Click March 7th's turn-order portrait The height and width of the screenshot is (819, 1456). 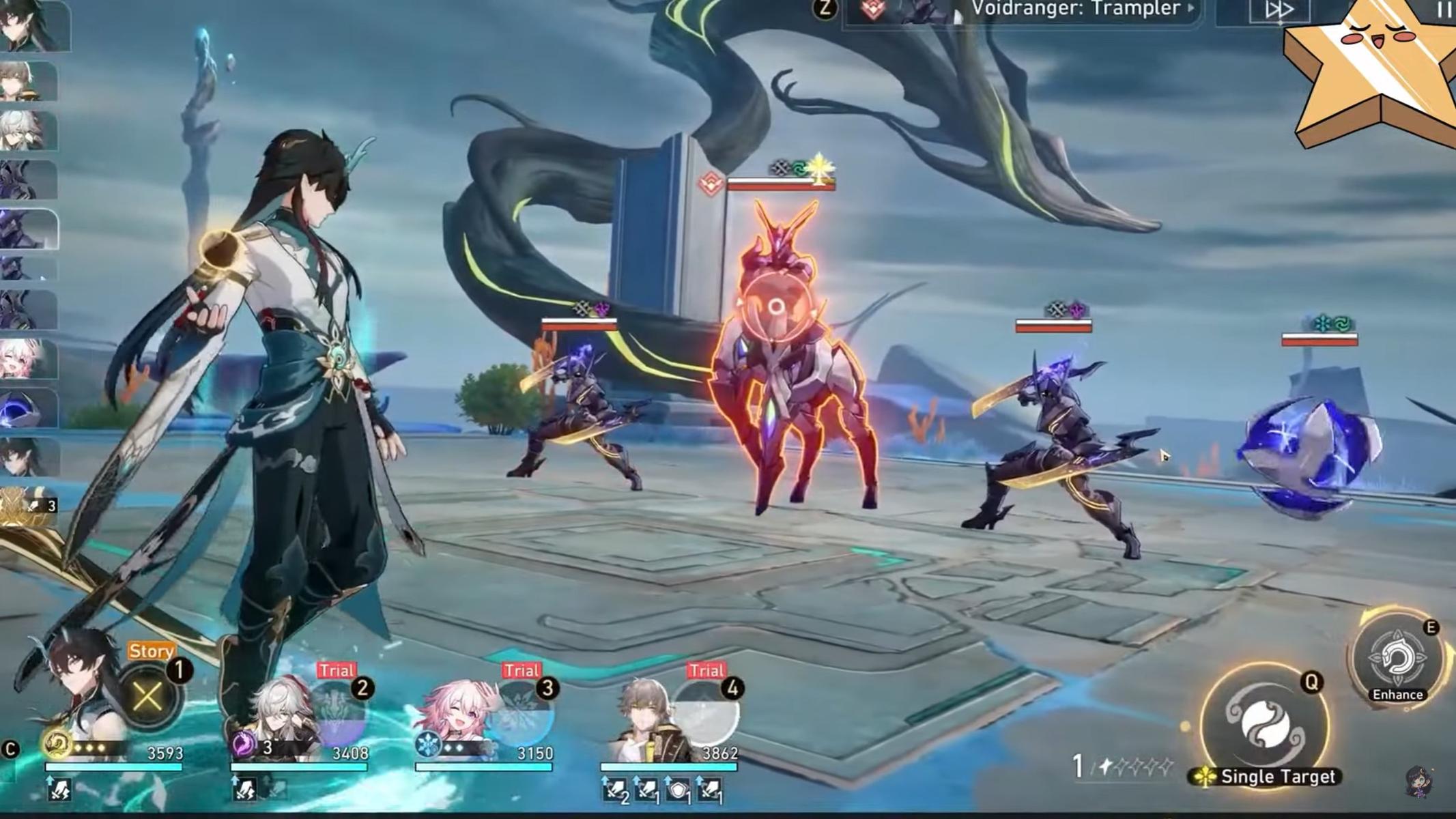27,359
